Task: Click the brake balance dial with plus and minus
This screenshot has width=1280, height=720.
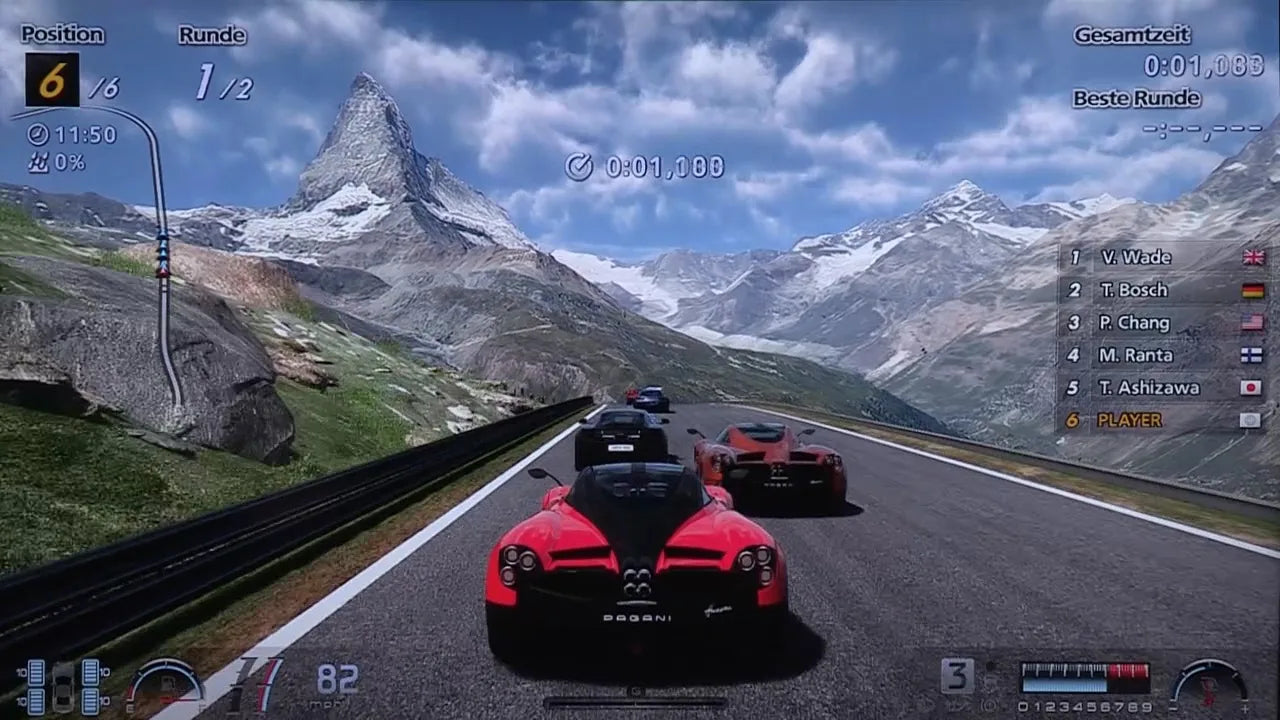Action: [1209, 680]
